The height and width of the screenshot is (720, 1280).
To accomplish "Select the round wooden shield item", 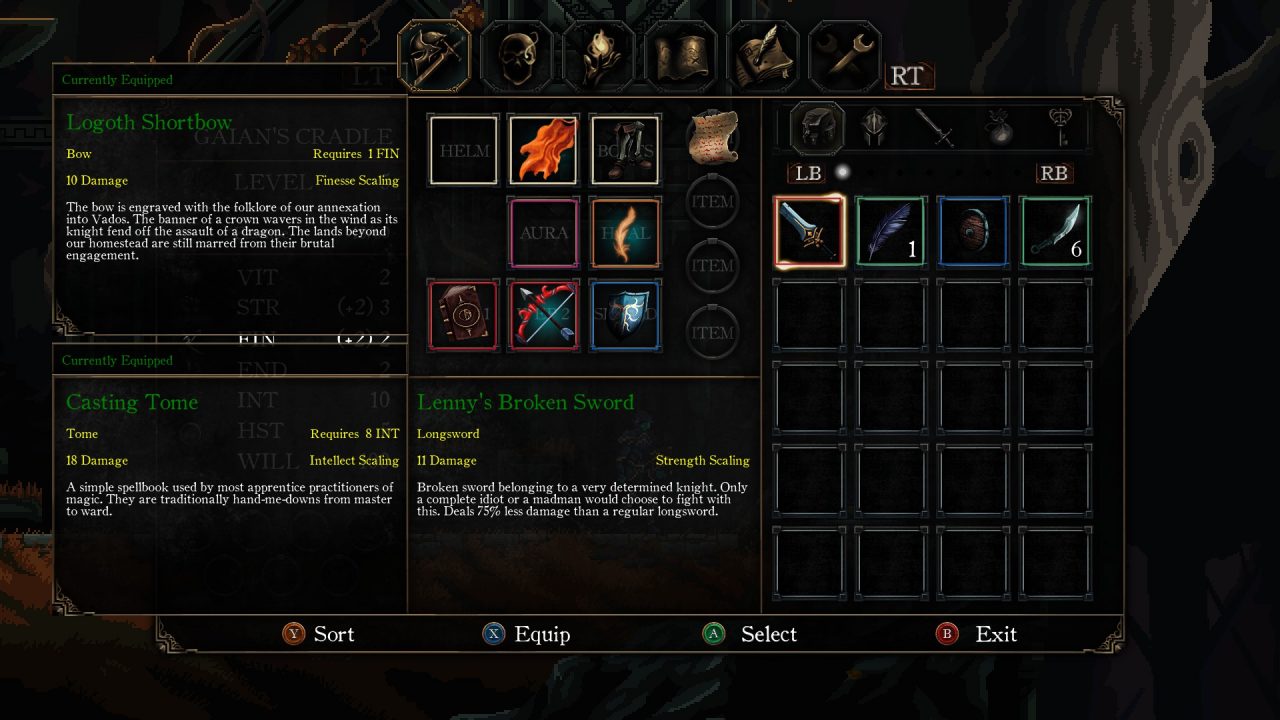I will (973, 232).
